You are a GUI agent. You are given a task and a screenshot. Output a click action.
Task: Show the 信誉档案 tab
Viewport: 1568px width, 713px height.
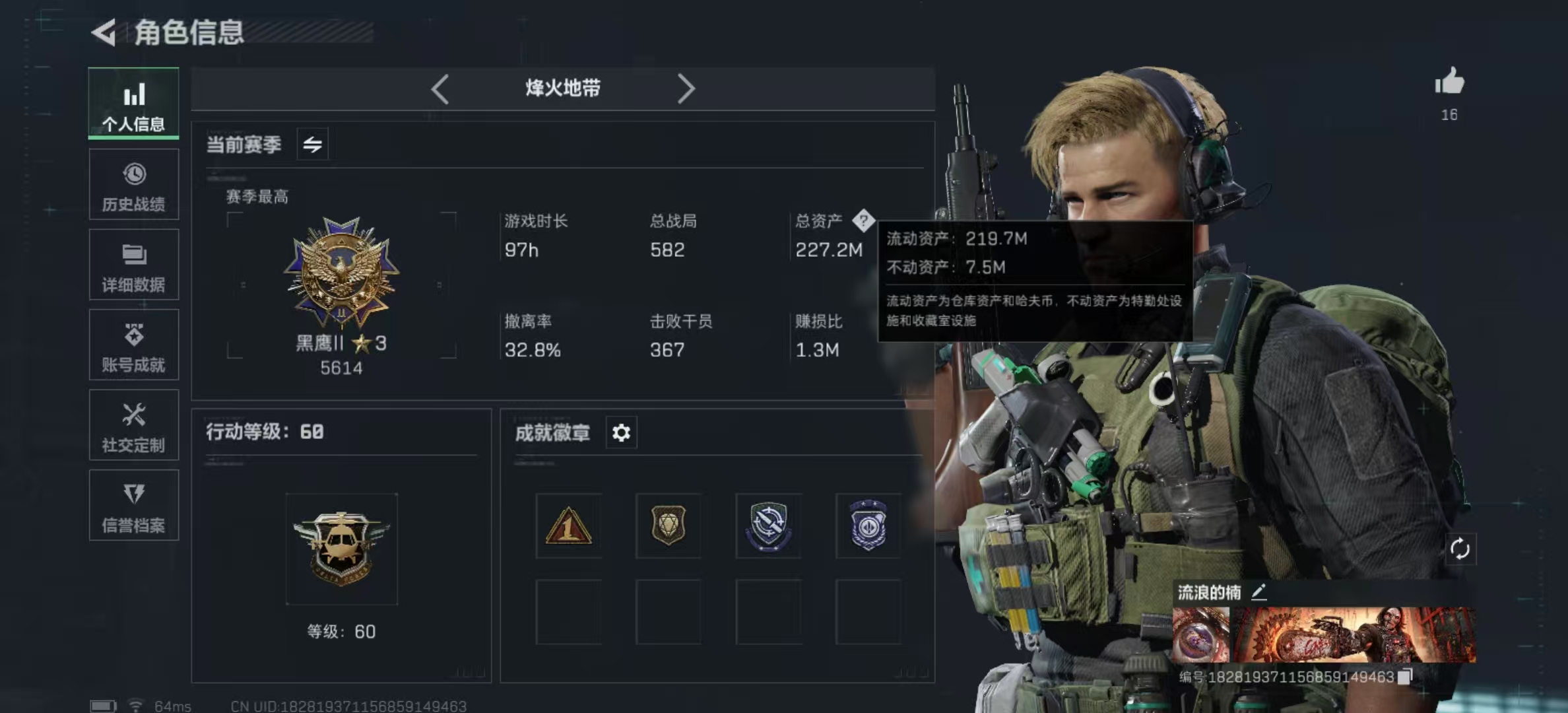click(134, 506)
